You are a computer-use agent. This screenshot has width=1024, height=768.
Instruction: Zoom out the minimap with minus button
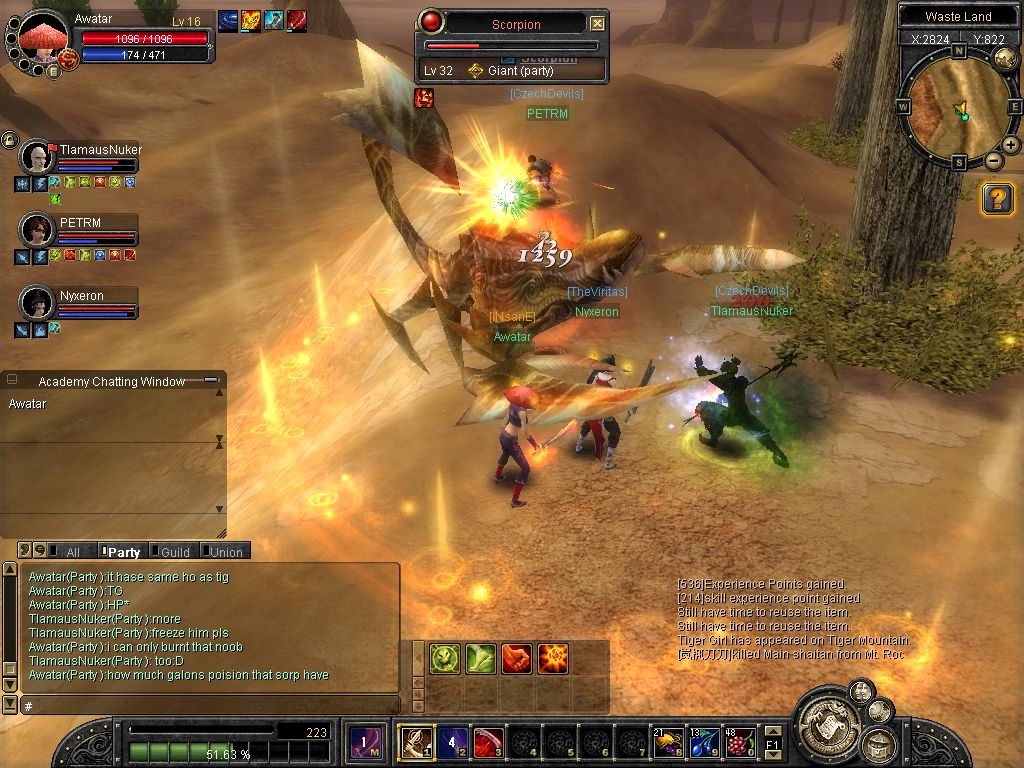coord(993,160)
